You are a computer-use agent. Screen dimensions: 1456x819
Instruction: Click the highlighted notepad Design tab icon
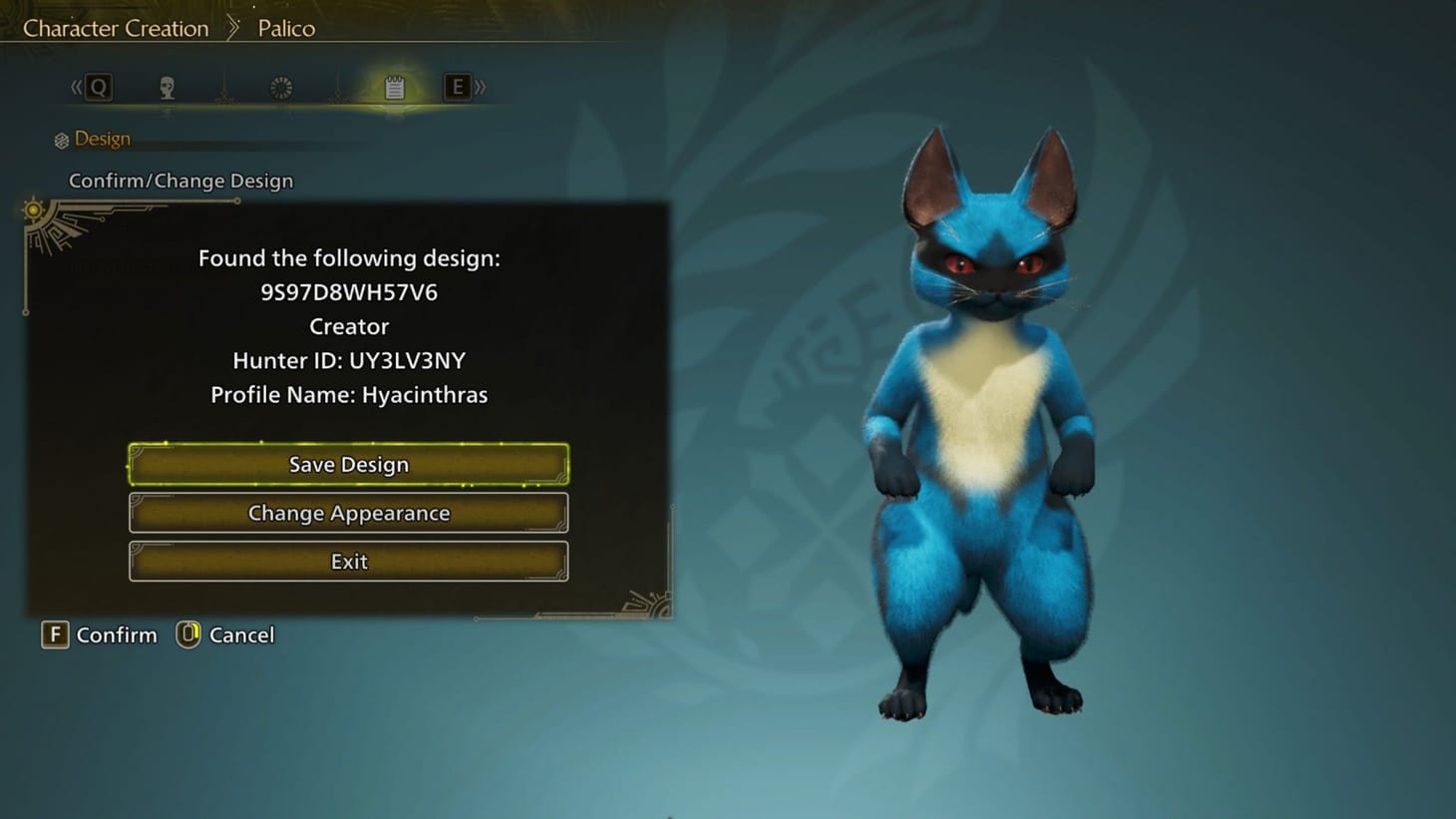(395, 88)
